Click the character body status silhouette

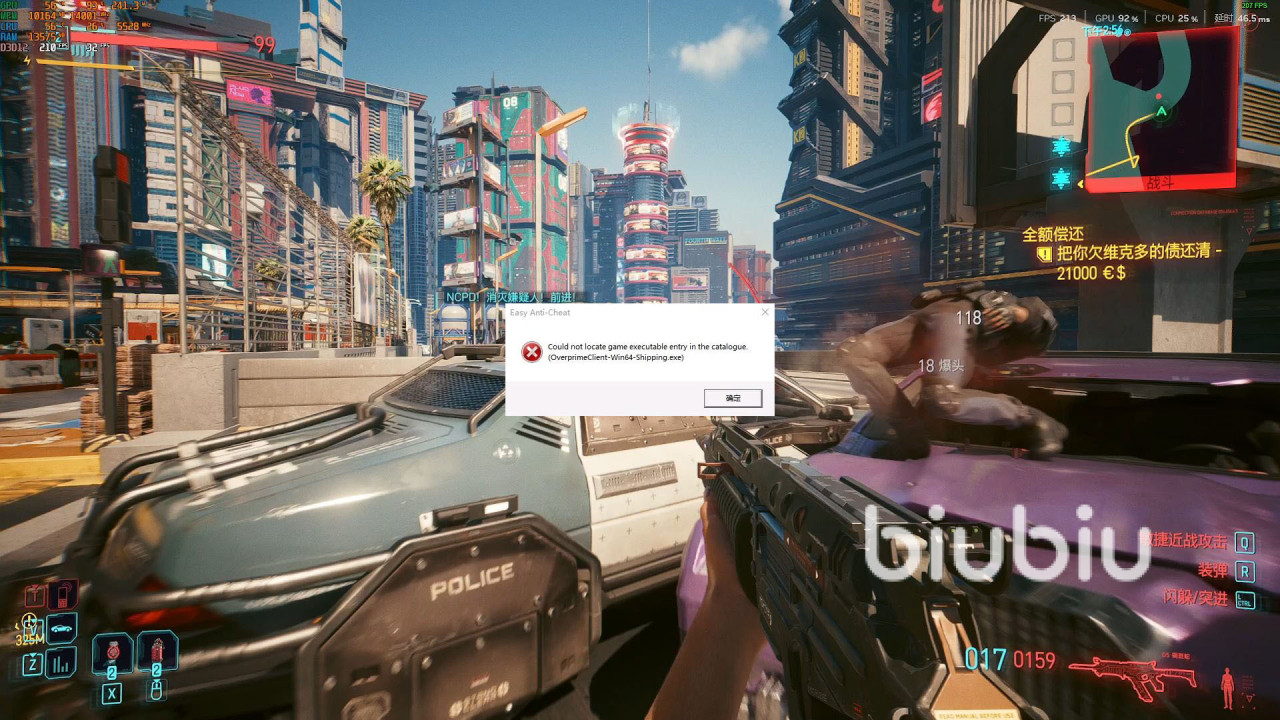[x=1228, y=686]
